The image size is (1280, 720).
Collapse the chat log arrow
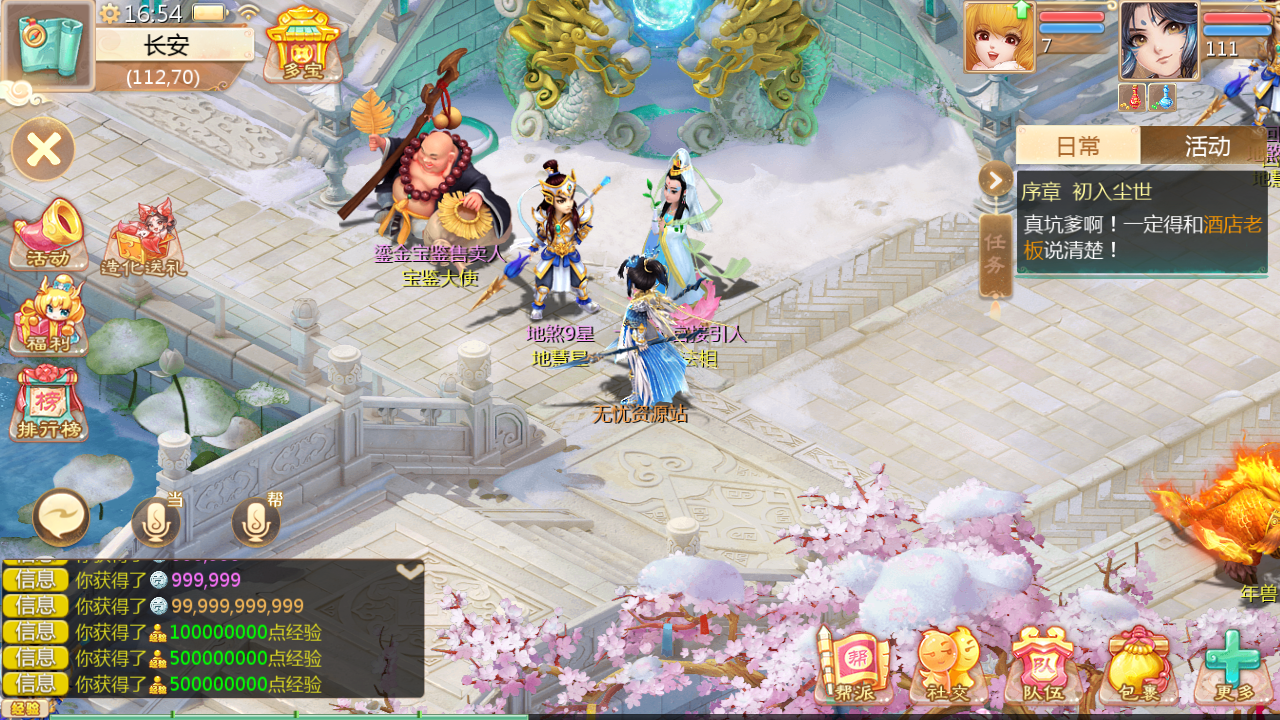click(409, 571)
